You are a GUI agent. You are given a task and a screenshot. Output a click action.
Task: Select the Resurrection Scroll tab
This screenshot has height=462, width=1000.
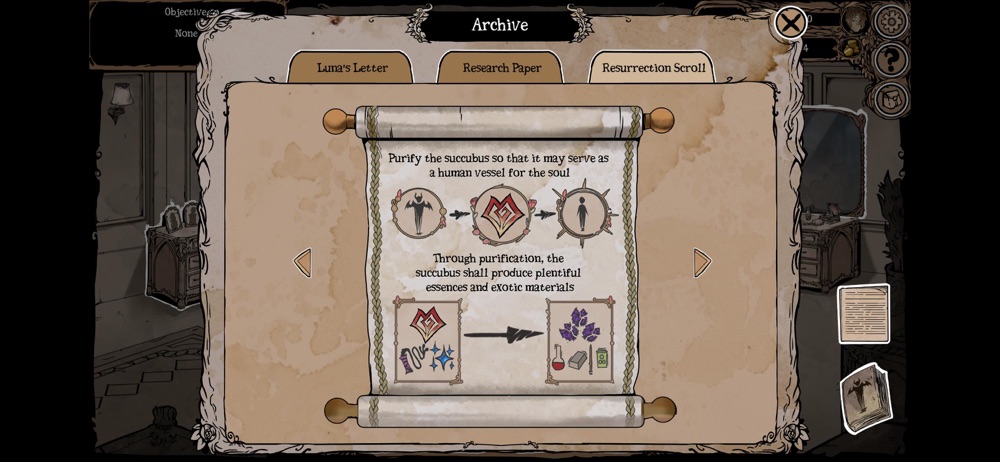653,68
